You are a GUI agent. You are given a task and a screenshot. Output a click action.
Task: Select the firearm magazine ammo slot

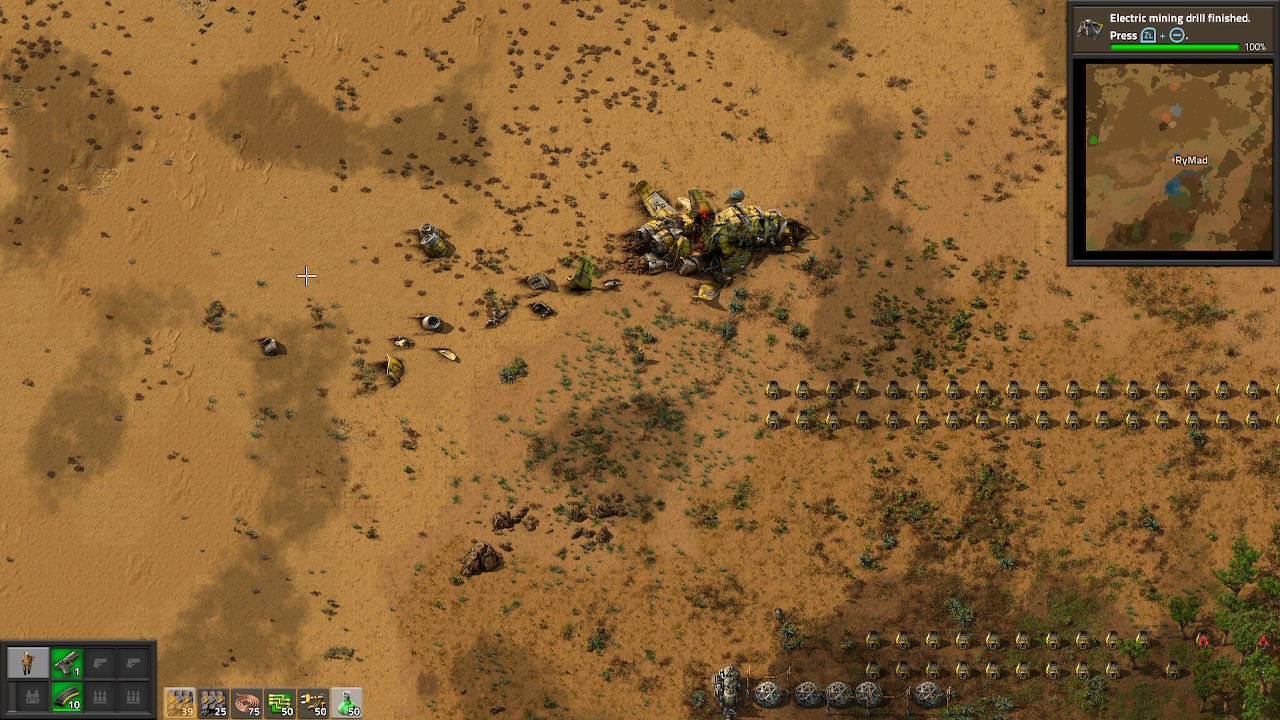click(x=66, y=696)
